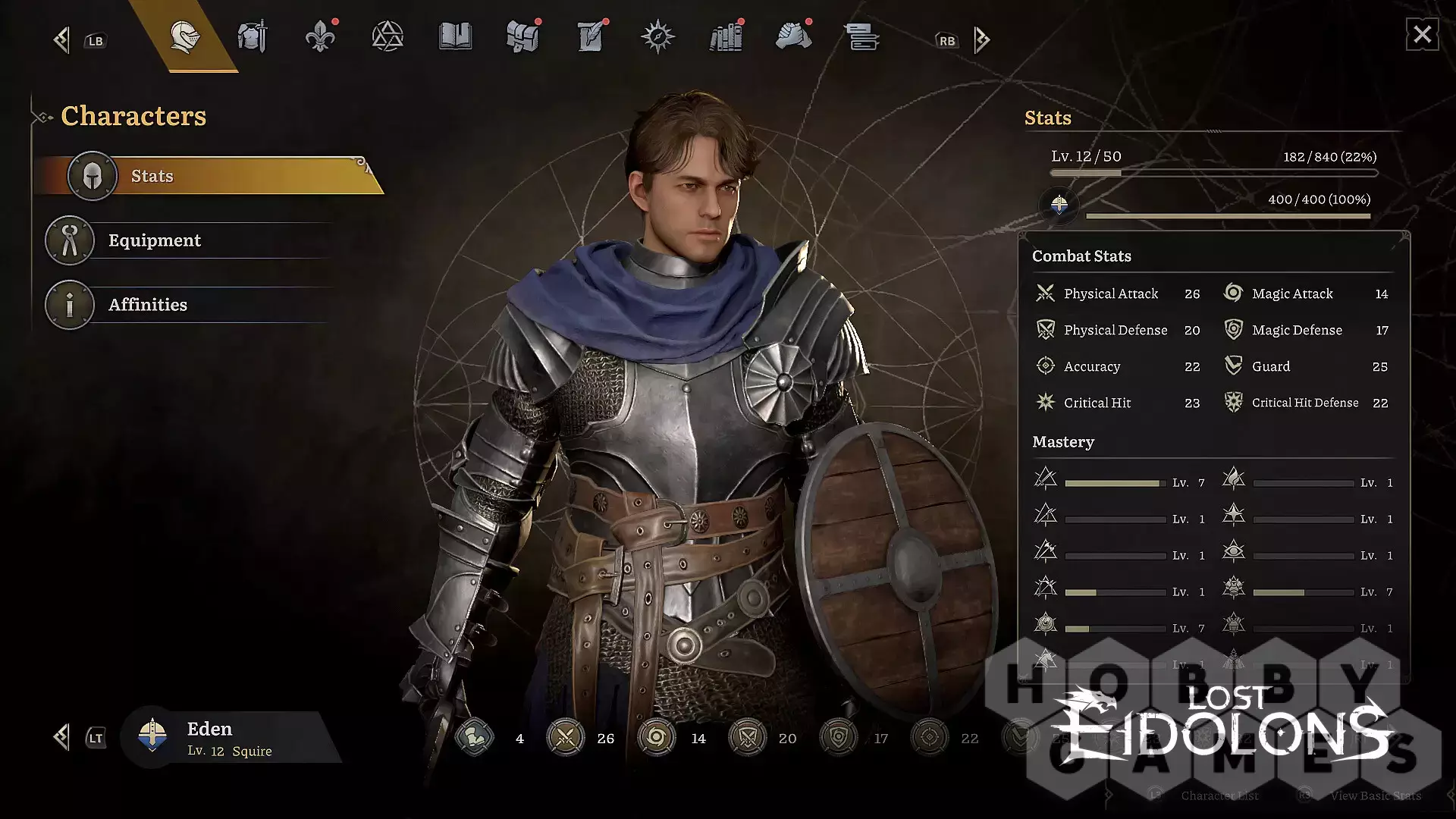Open the bookshelf tab
The image size is (1456, 819).
point(726,36)
